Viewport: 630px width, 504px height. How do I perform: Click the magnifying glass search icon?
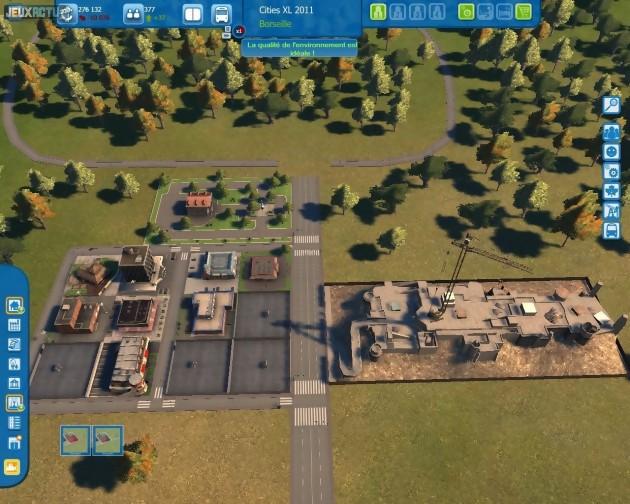[x=611, y=105]
